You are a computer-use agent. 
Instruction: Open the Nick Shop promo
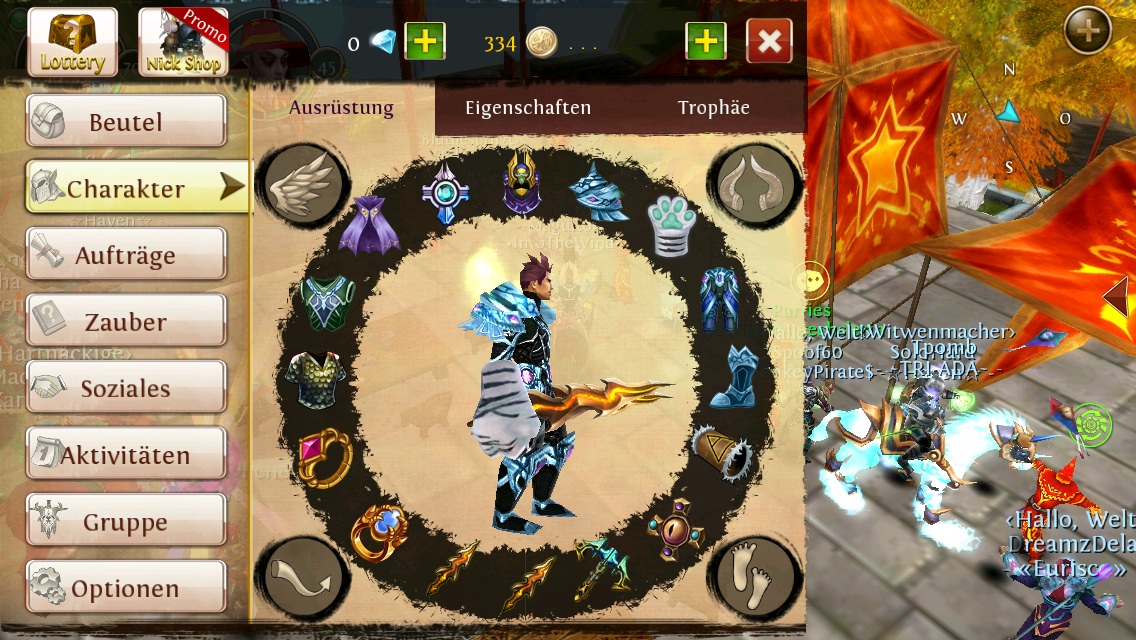tap(183, 42)
